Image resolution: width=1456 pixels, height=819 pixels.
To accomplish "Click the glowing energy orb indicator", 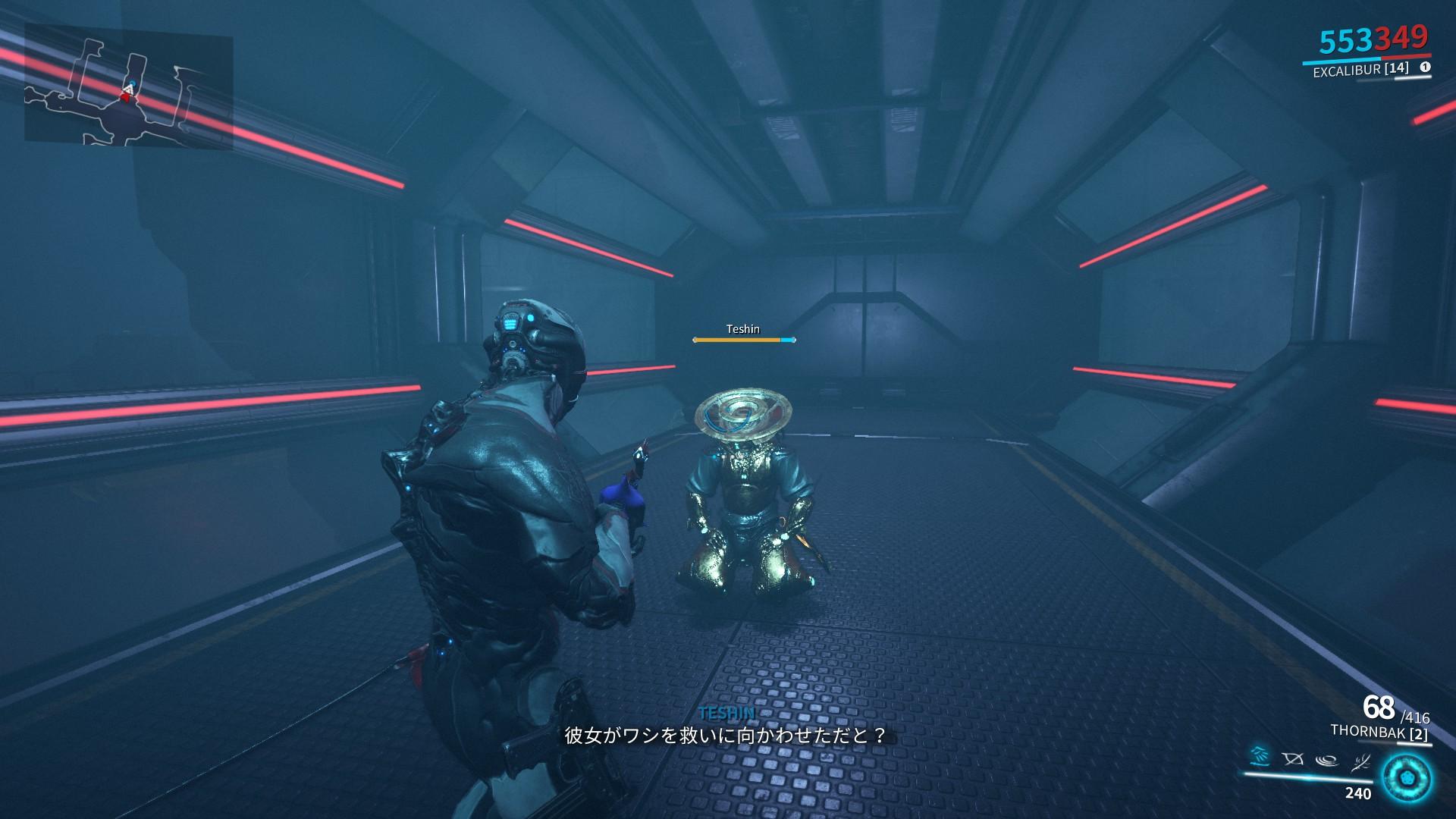I will pos(1407,780).
